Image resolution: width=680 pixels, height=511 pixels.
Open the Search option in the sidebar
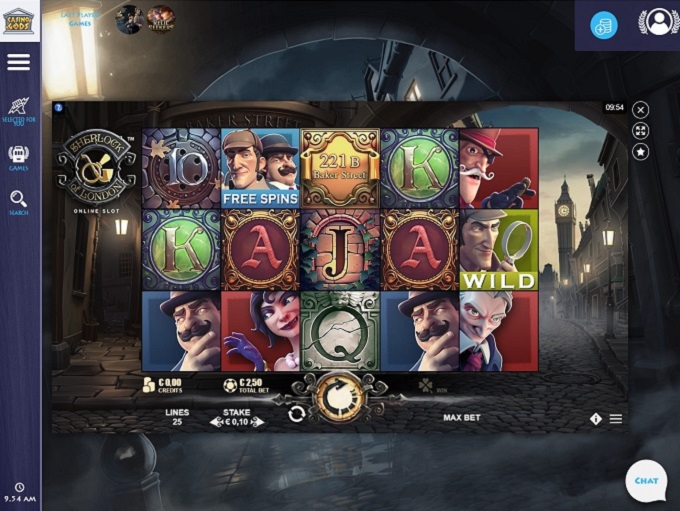19,203
